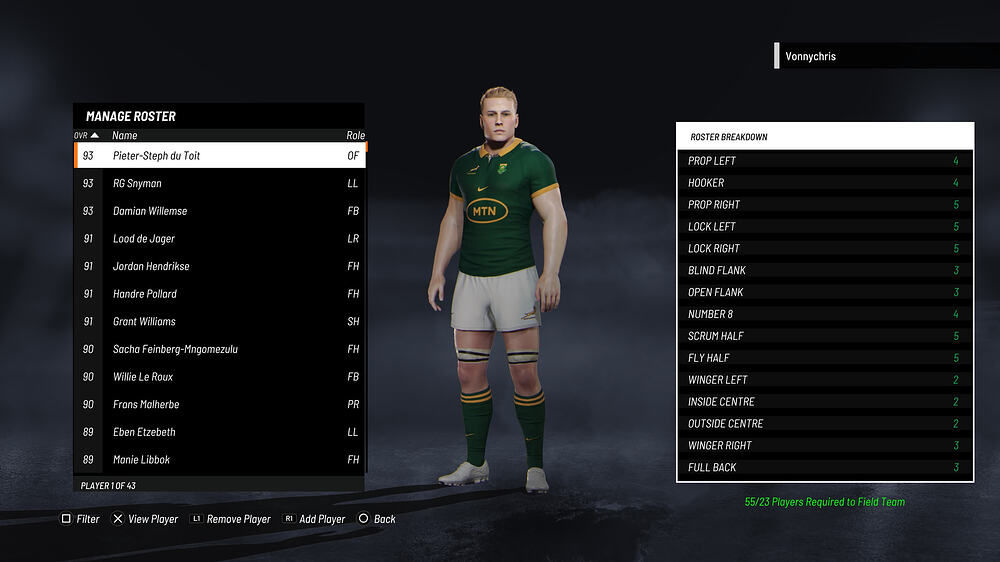Select Pieter-Steph du Toit roster row
This screenshot has height=562, width=1000.
[x=220, y=156]
